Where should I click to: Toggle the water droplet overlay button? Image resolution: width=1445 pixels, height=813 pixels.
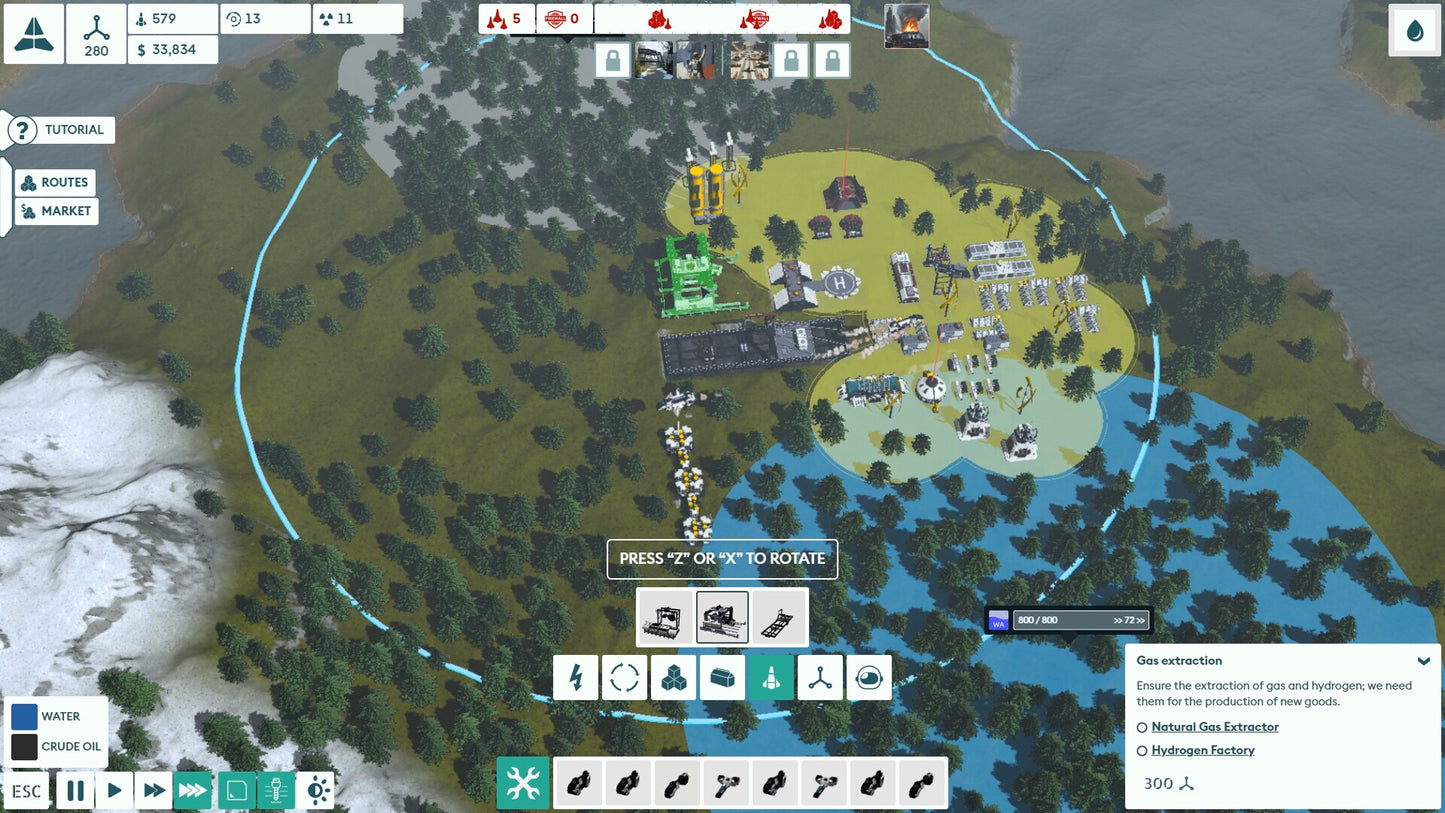1415,31
